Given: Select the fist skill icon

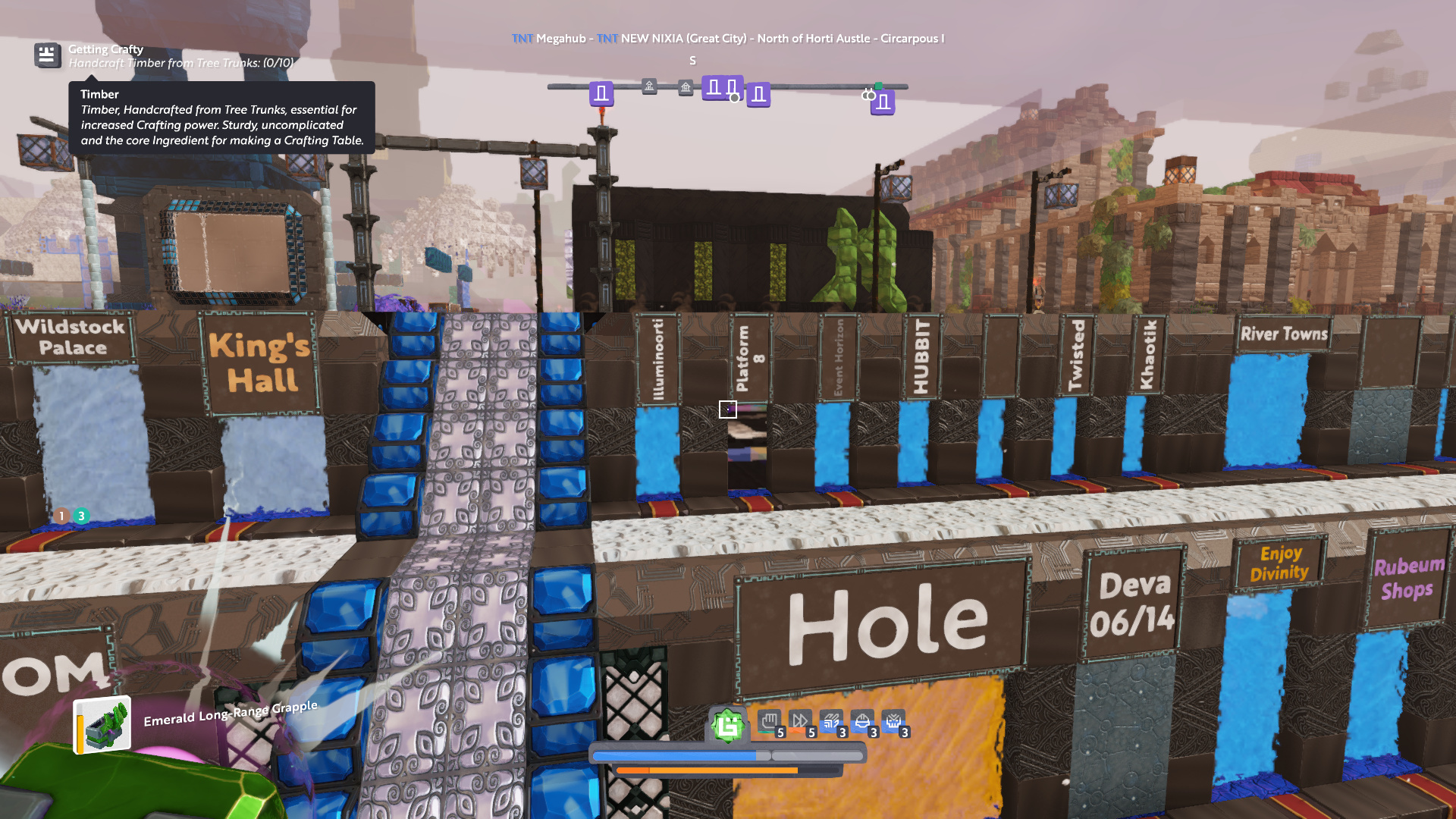Looking at the screenshot, I should [x=769, y=721].
